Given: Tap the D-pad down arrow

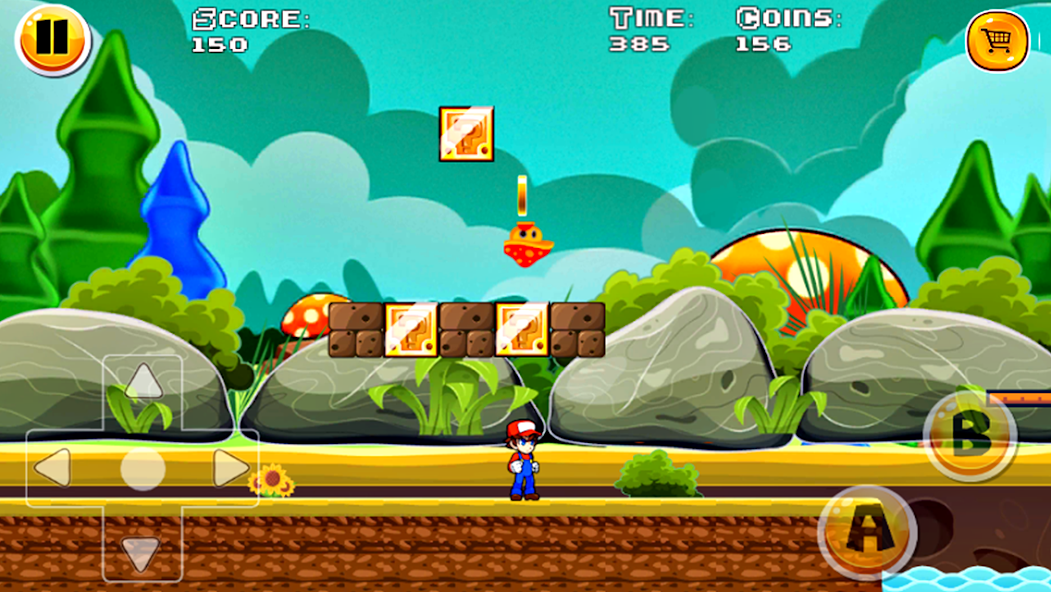Looking at the screenshot, I should (141, 553).
